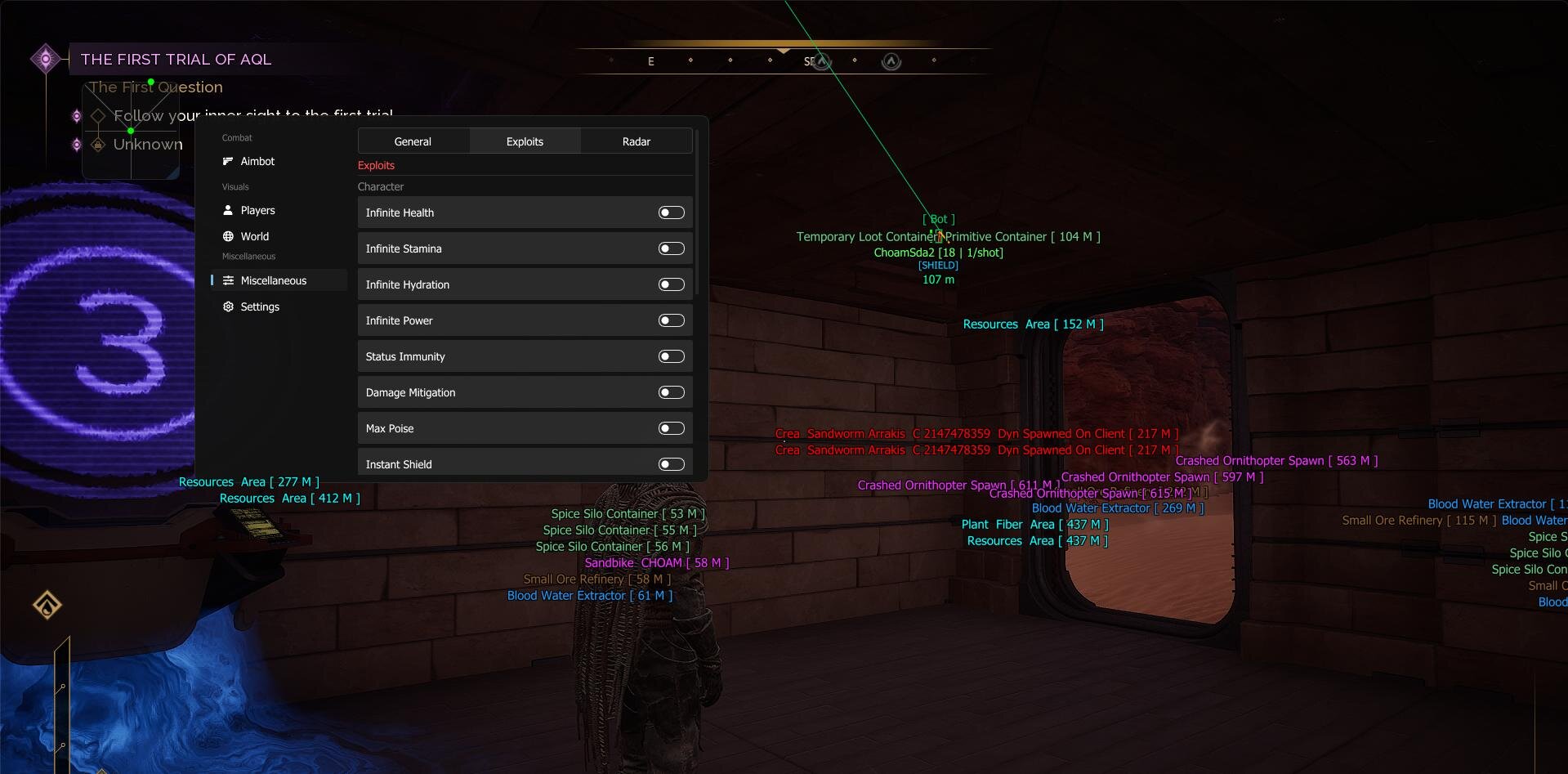Show the Players visuals section
The width and height of the screenshot is (1568, 774).
coord(257,210)
